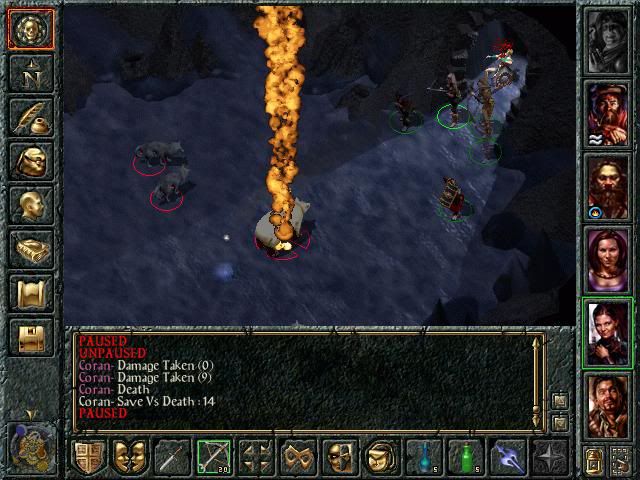The height and width of the screenshot is (480, 640).
Task: Use the twin masks talk action
Action: 130,457
